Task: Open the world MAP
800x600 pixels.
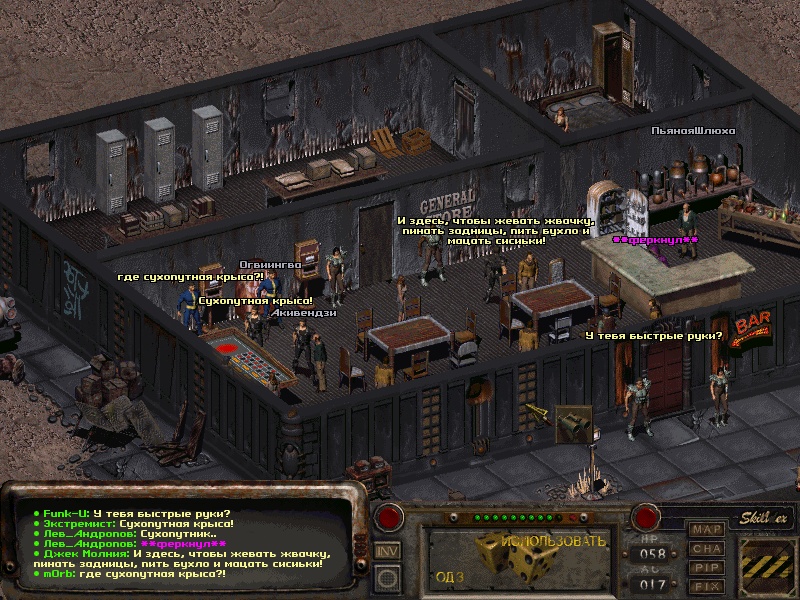Action: [x=708, y=529]
